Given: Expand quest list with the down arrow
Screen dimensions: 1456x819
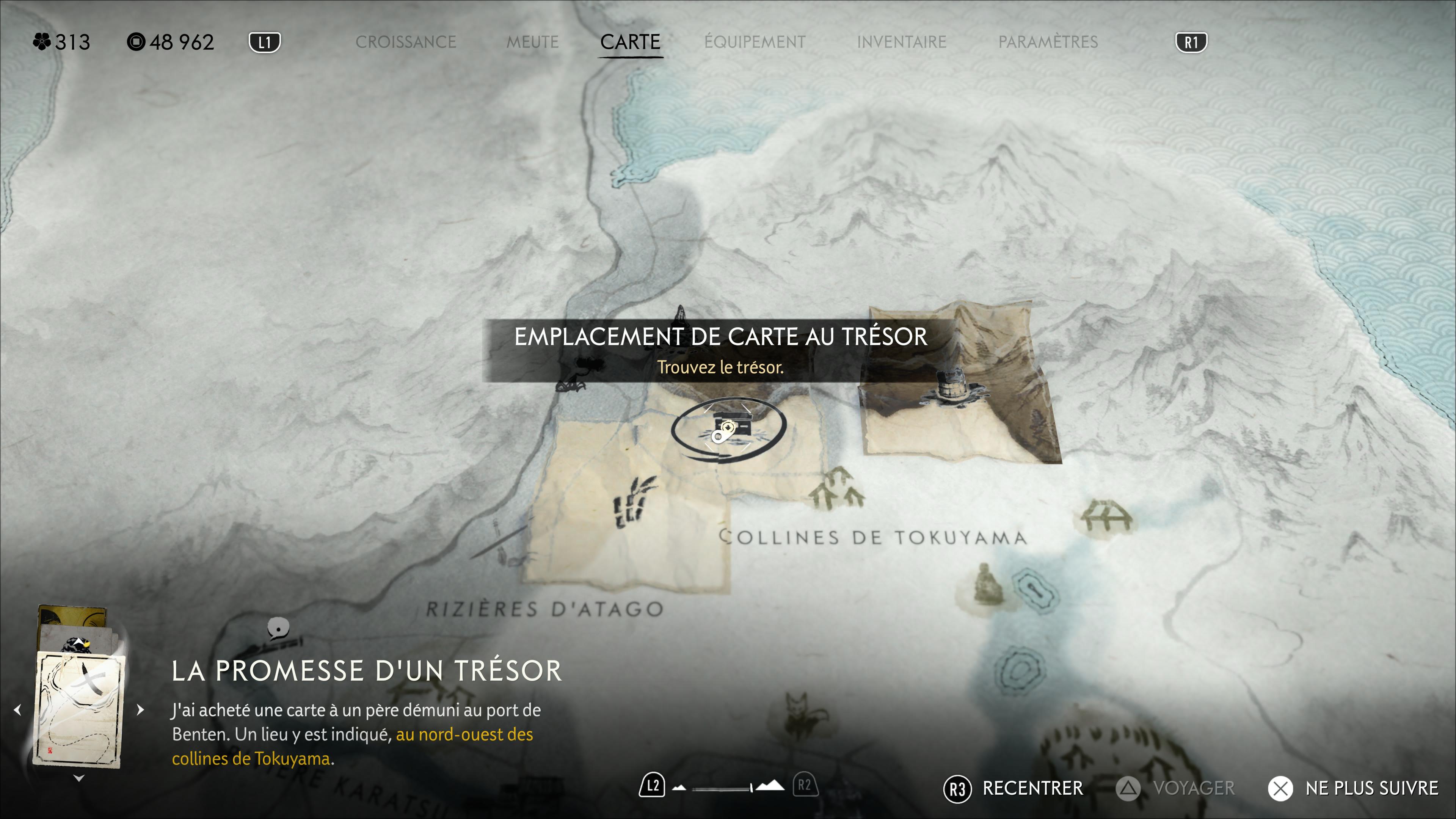Looking at the screenshot, I should (x=79, y=779).
